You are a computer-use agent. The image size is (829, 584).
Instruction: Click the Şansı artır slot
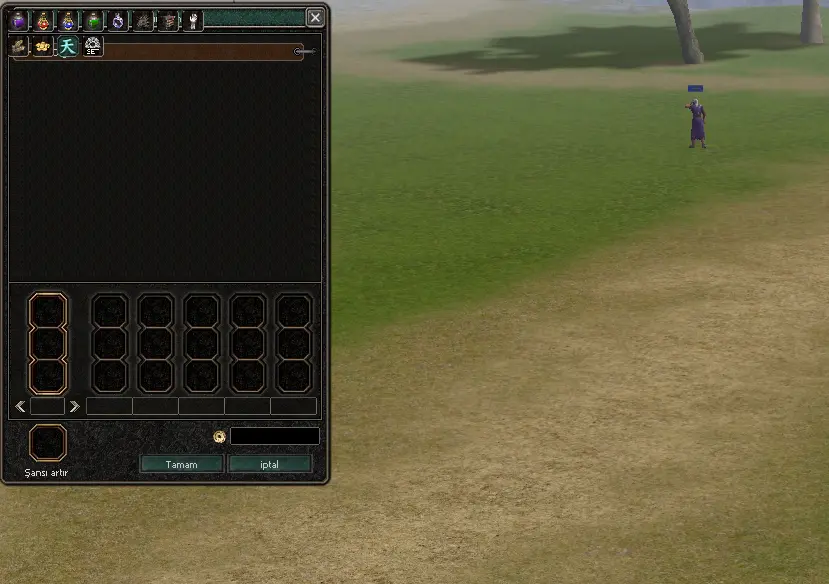(48, 443)
